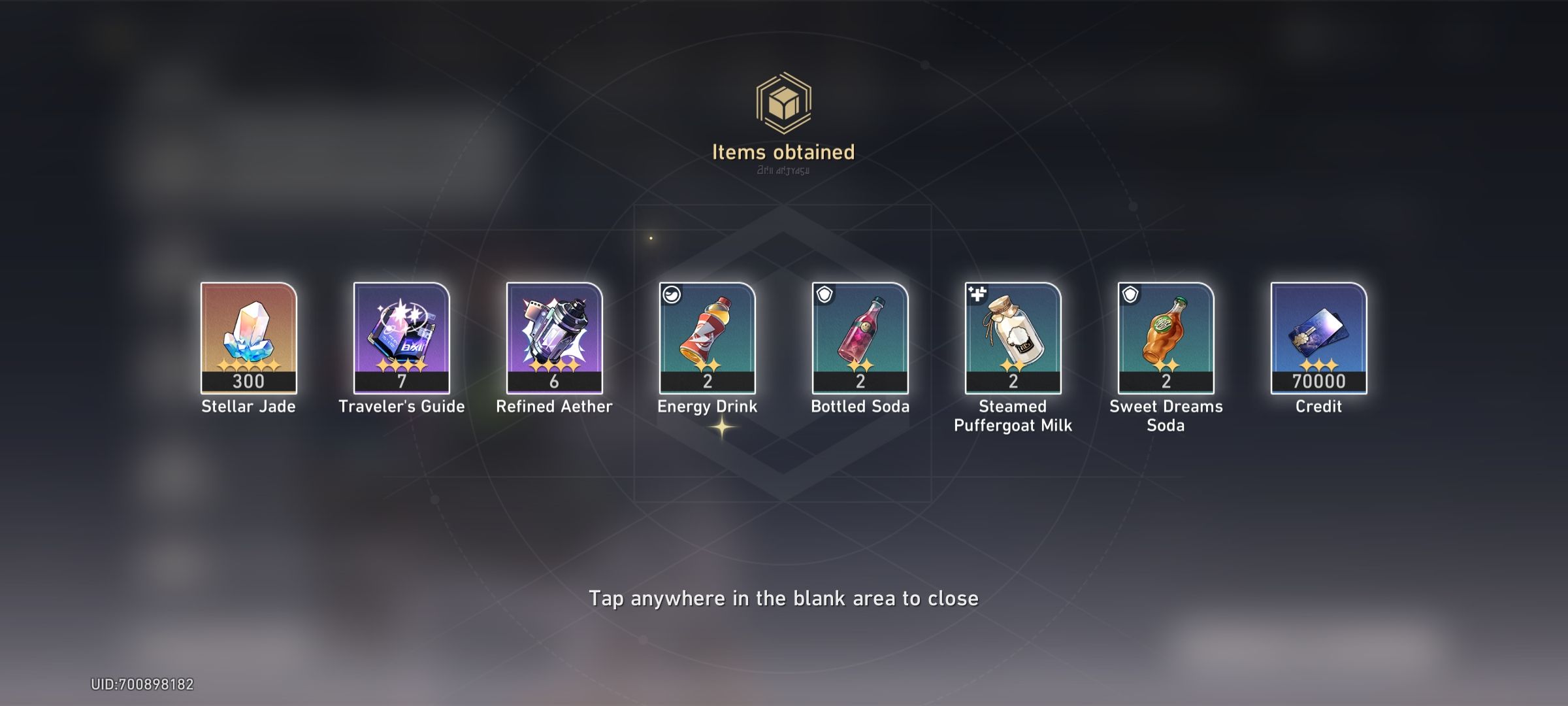The image size is (1568, 706).
Task: Click the Refined Aether name label
Action: [555, 407]
